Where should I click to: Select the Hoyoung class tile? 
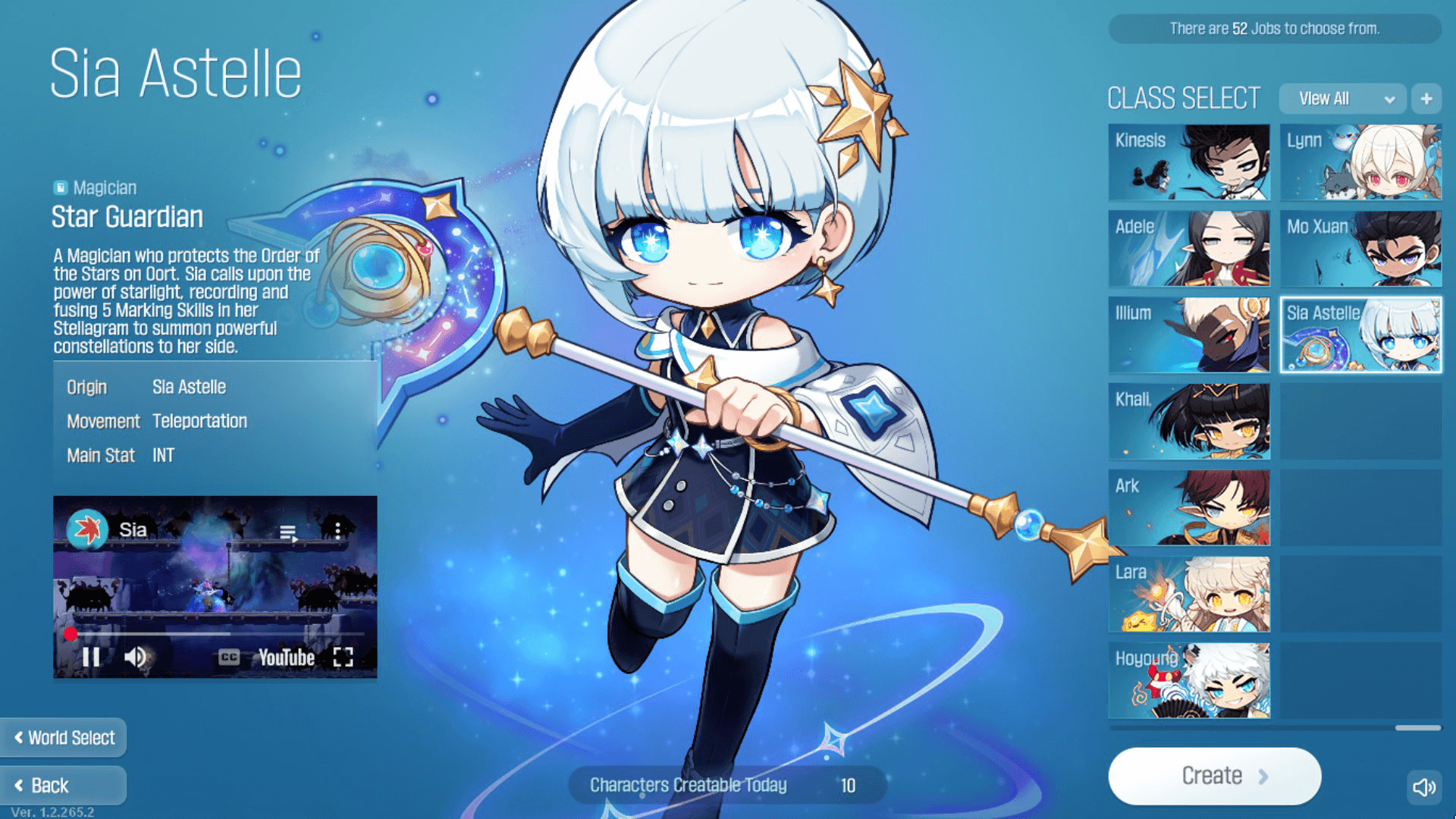tap(1188, 681)
